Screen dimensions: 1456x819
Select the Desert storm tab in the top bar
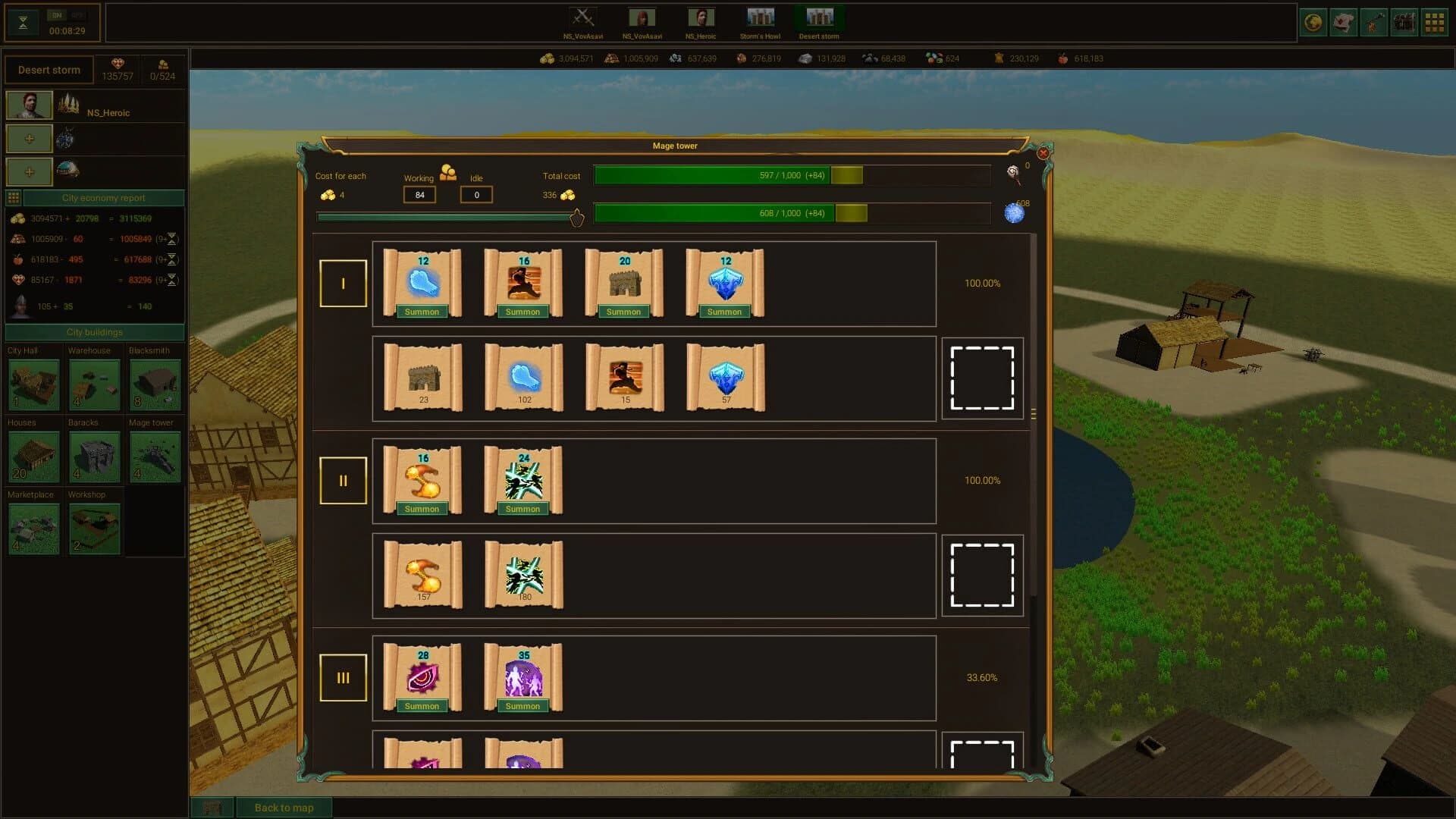[x=821, y=15]
